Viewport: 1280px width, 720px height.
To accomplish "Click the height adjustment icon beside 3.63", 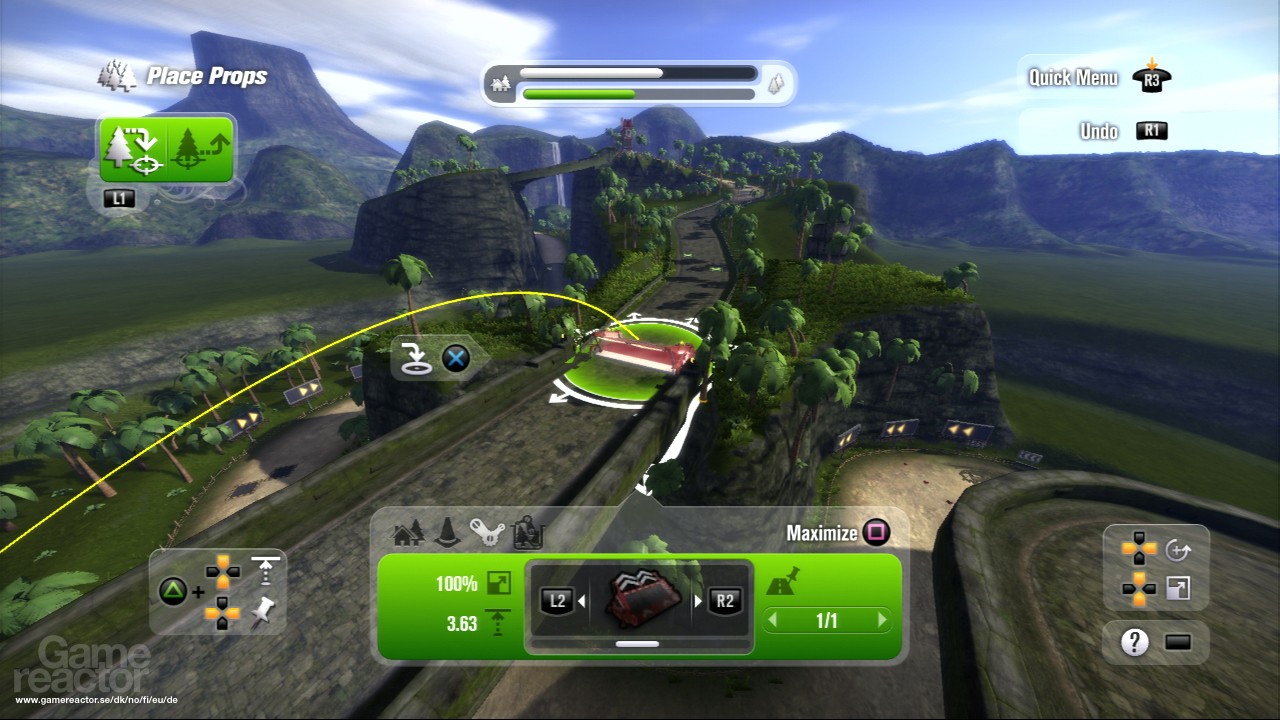I will (496, 619).
